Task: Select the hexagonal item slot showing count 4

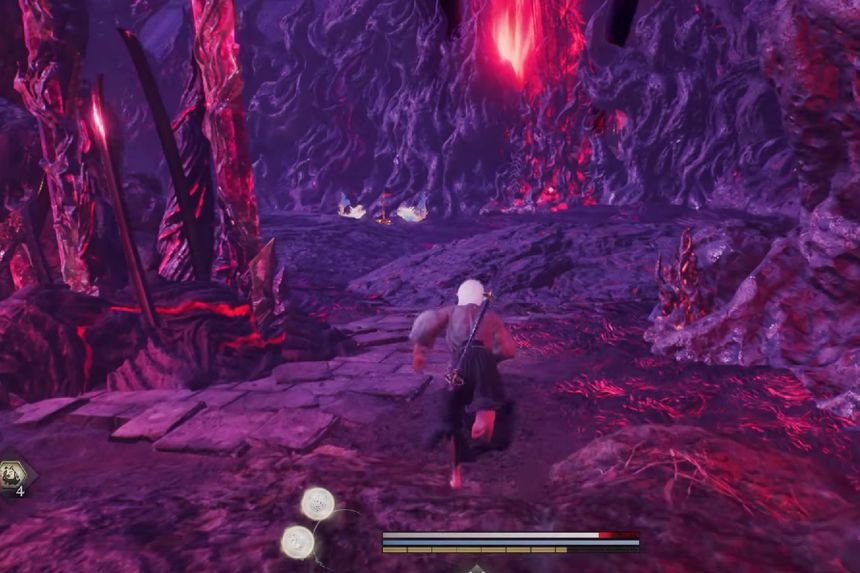Action: [14, 477]
